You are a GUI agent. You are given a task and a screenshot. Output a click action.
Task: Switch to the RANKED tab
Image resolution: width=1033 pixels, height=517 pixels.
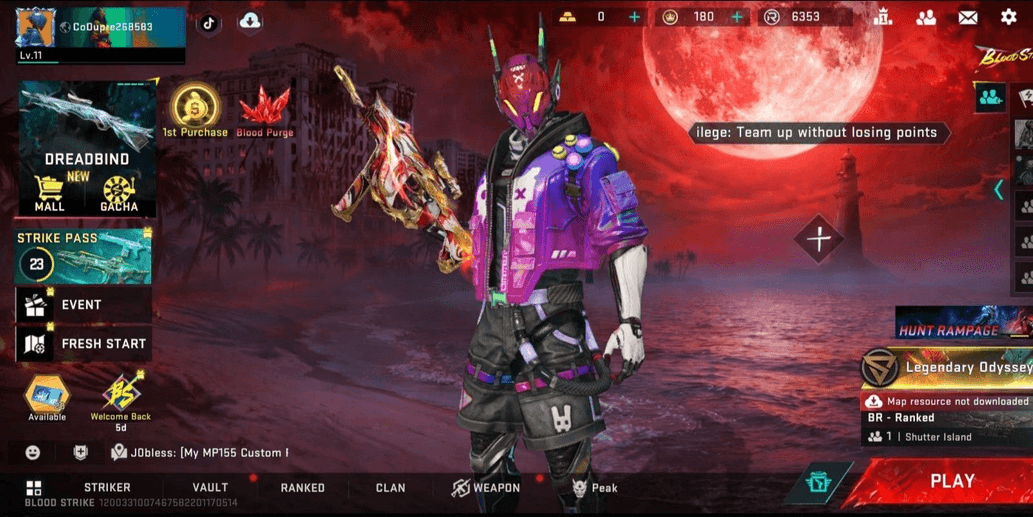coord(302,488)
